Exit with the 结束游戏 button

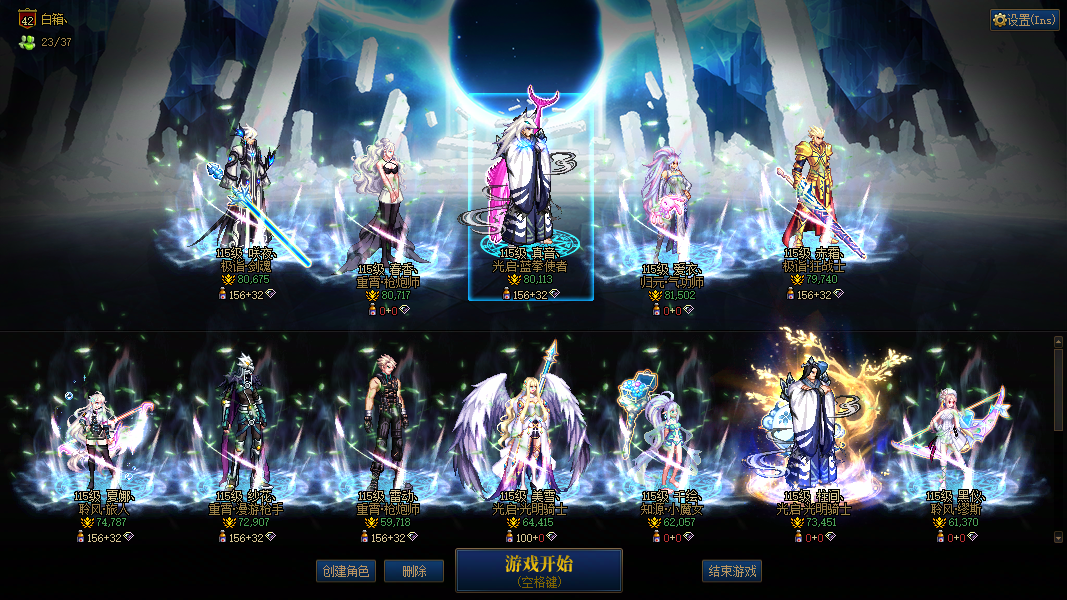point(732,571)
